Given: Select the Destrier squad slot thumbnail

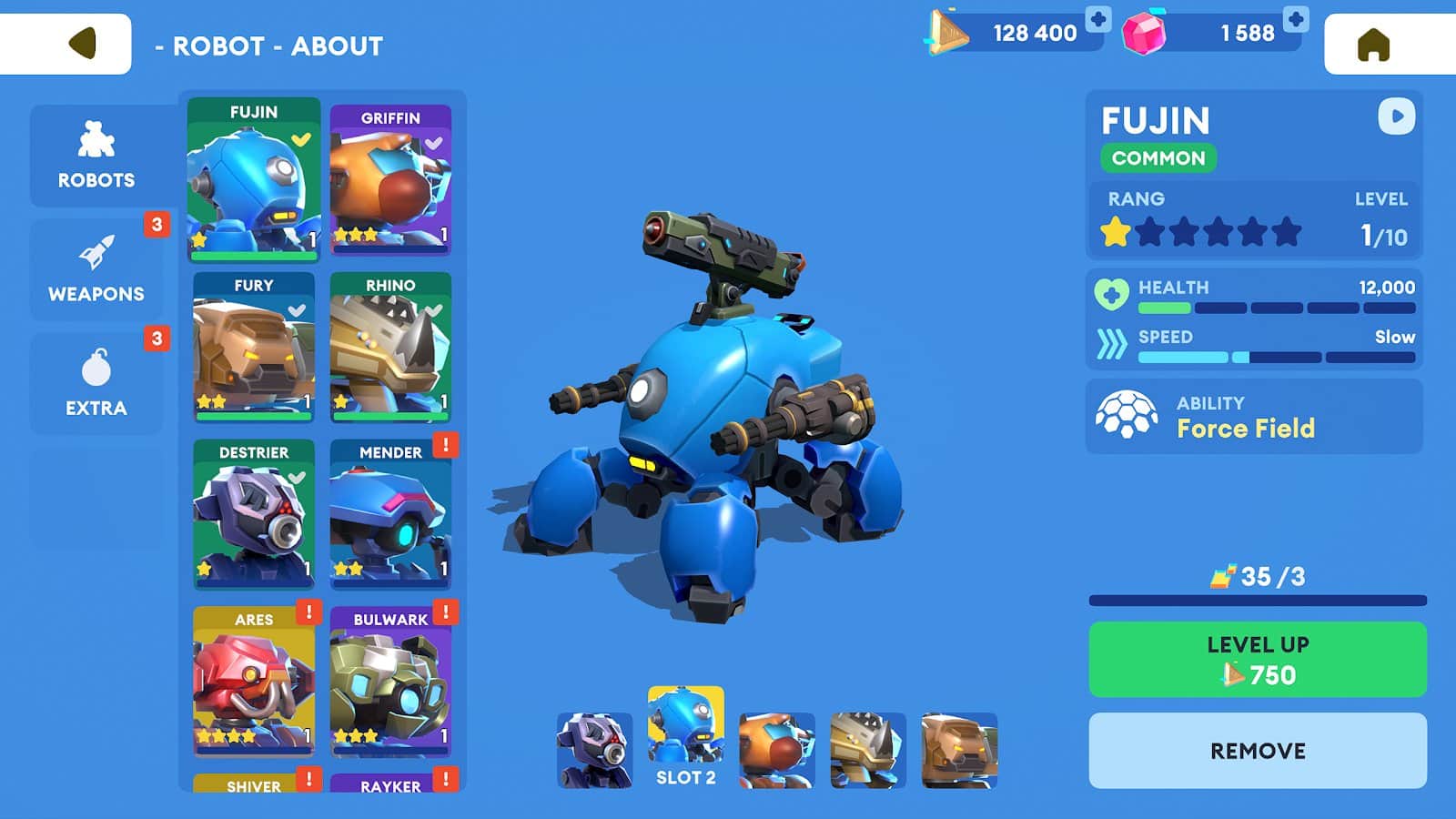Looking at the screenshot, I should pyautogui.click(x=594, y=750).
